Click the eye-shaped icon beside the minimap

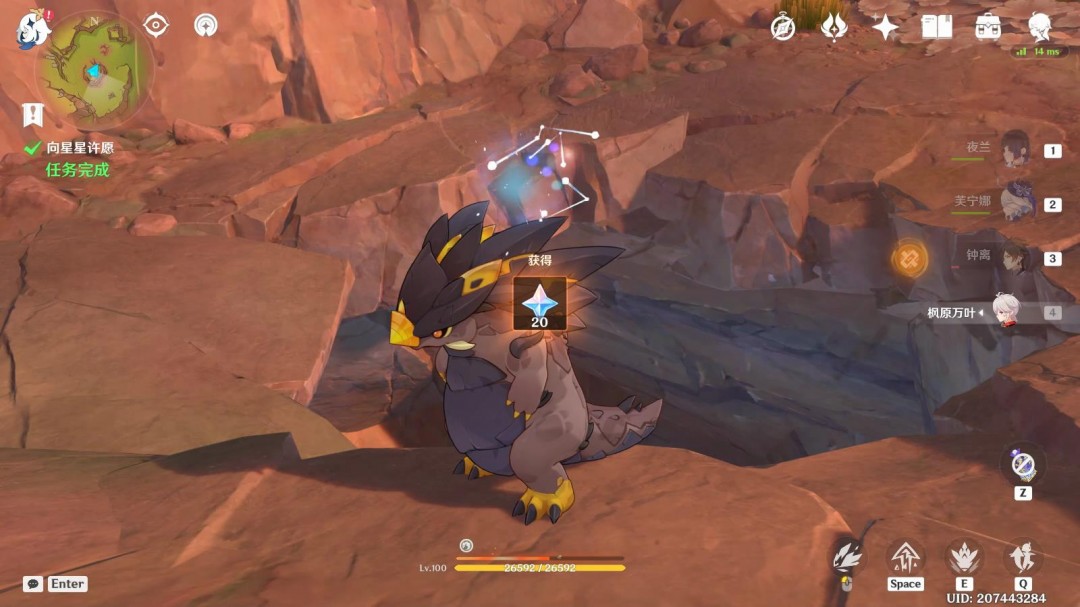click(x=156, y=25)
